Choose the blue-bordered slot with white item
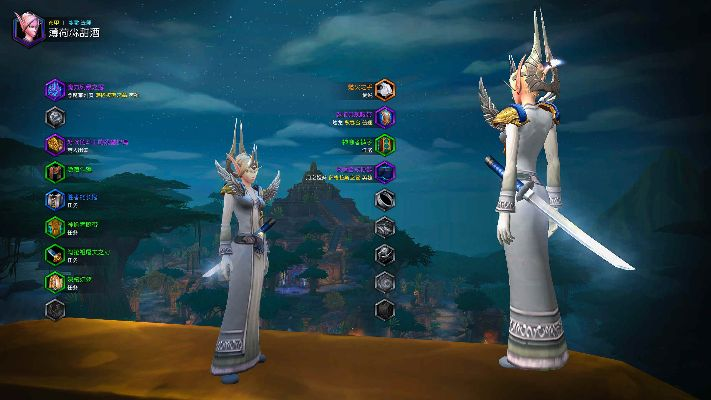711x400 pixels. tap(54, 199)
